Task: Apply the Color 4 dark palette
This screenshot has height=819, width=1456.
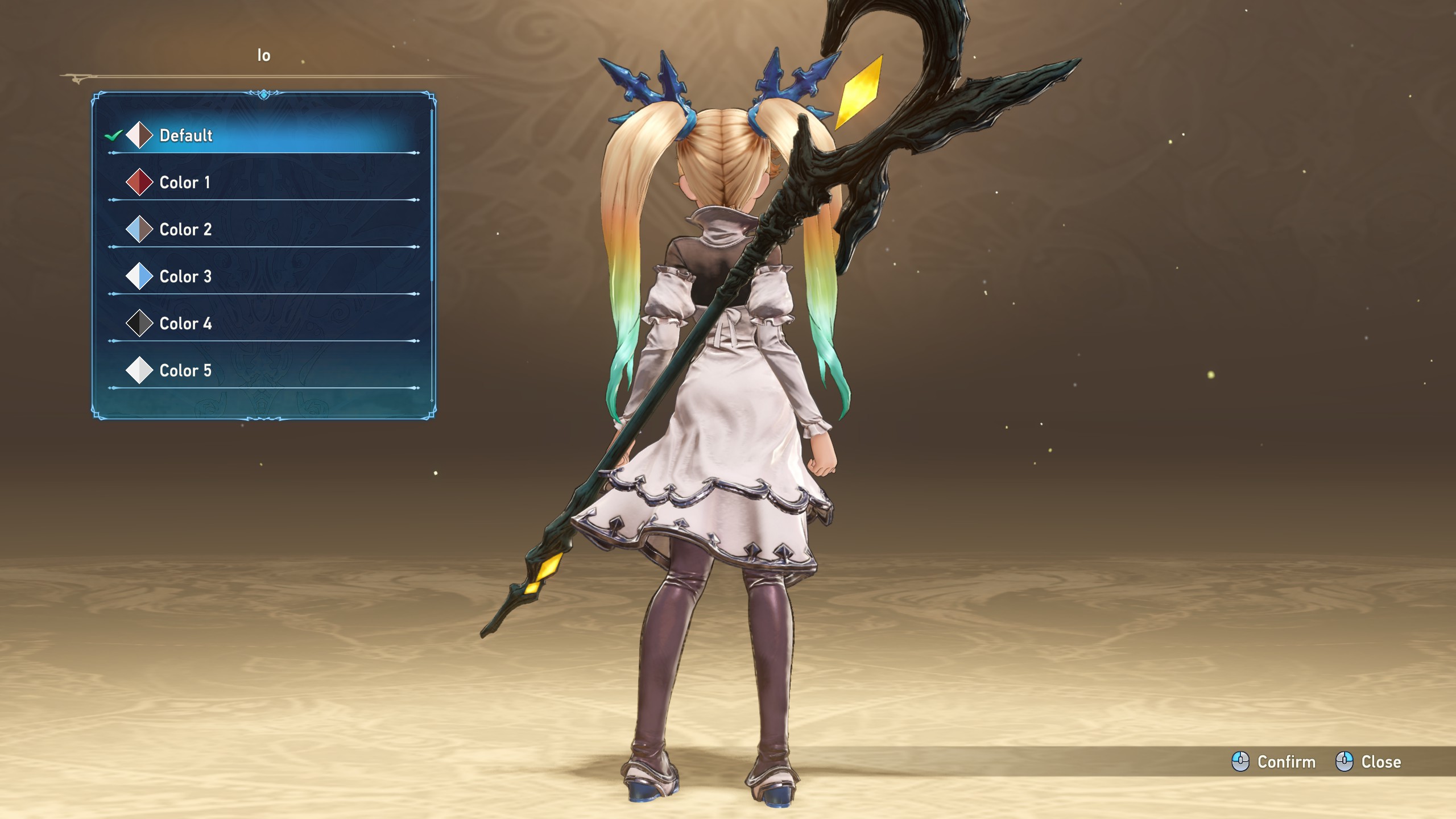Action: click(x=185, y=324)
